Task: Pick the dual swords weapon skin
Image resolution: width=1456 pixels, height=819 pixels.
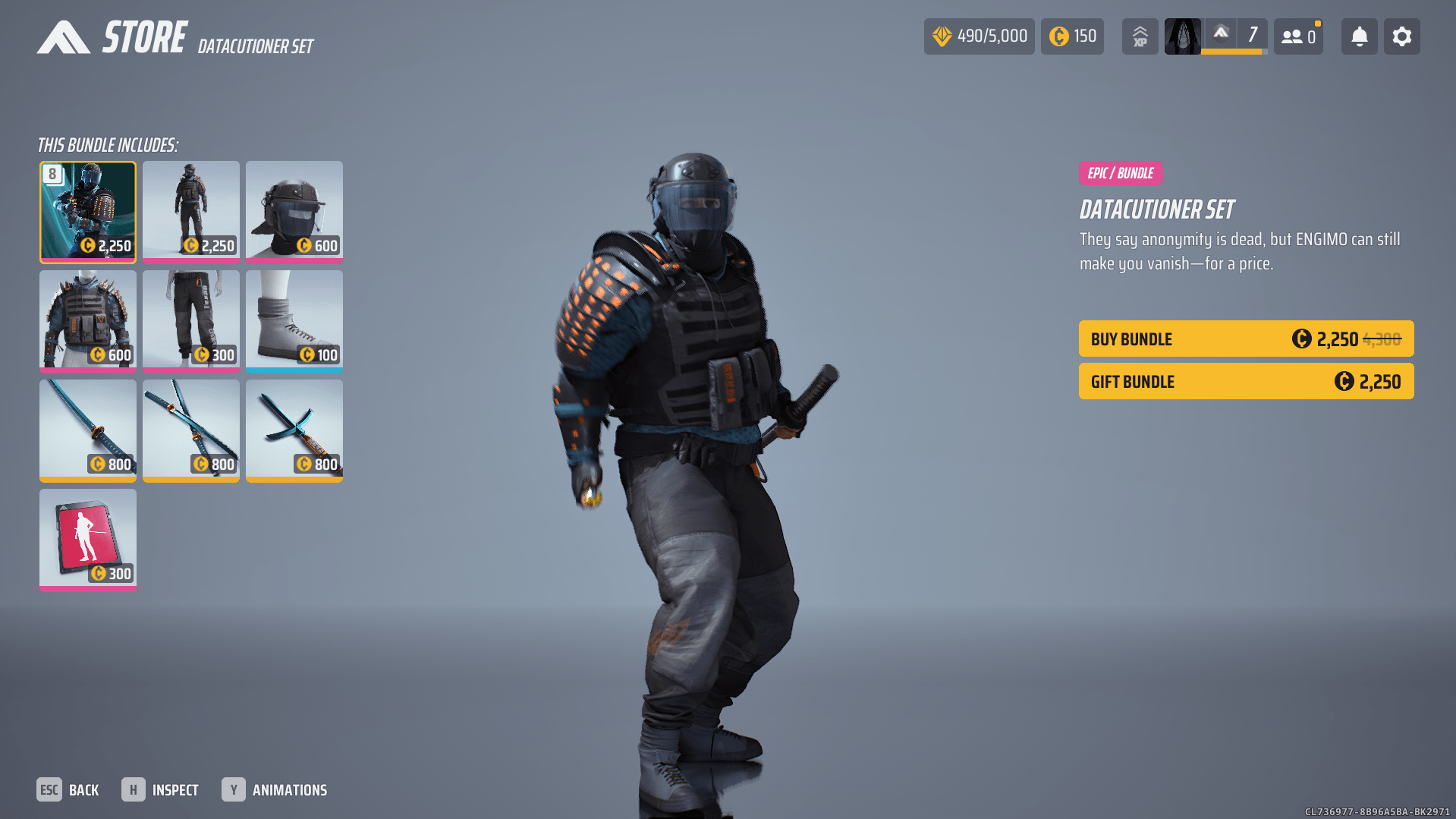Action: tap(191, 430)
